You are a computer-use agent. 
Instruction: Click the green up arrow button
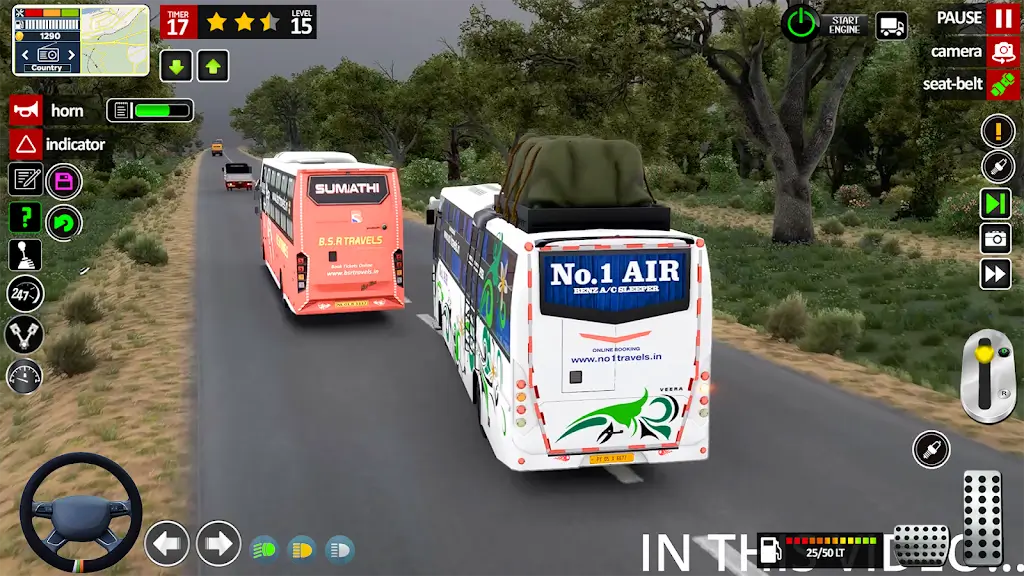coord(212,67)
